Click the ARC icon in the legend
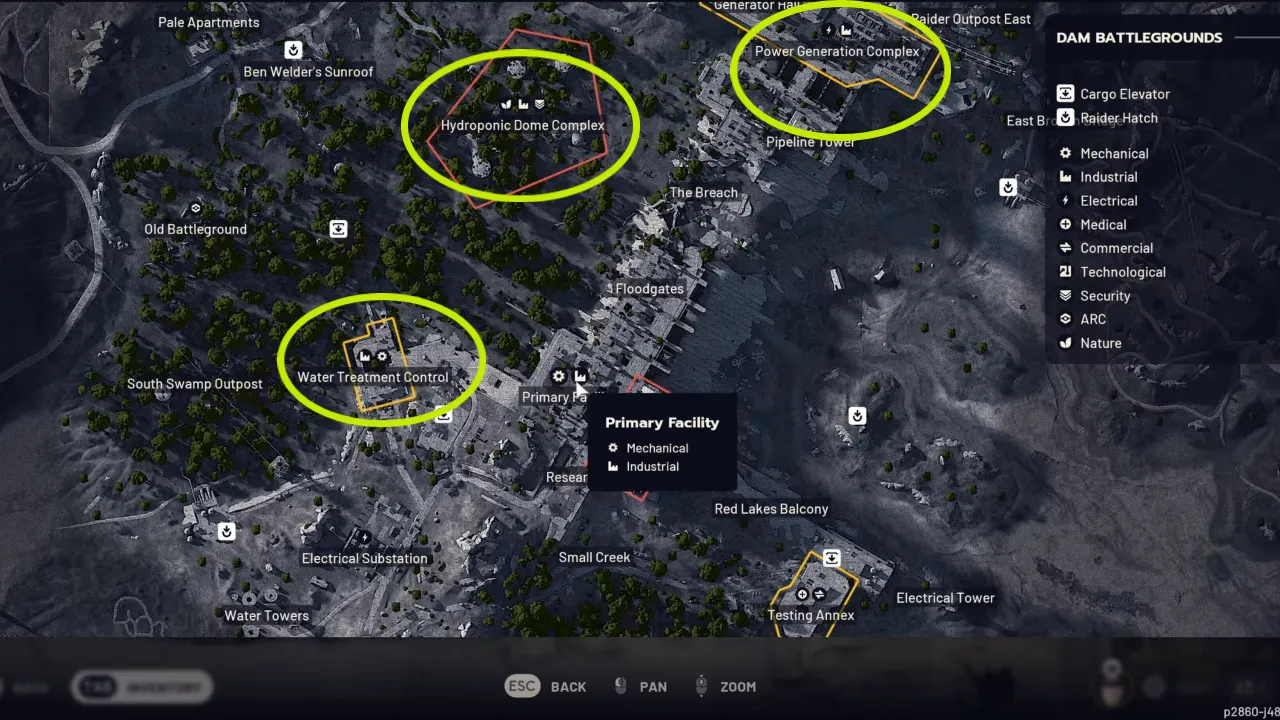This screenshot has height=720, width=1280. (1065, 319)
